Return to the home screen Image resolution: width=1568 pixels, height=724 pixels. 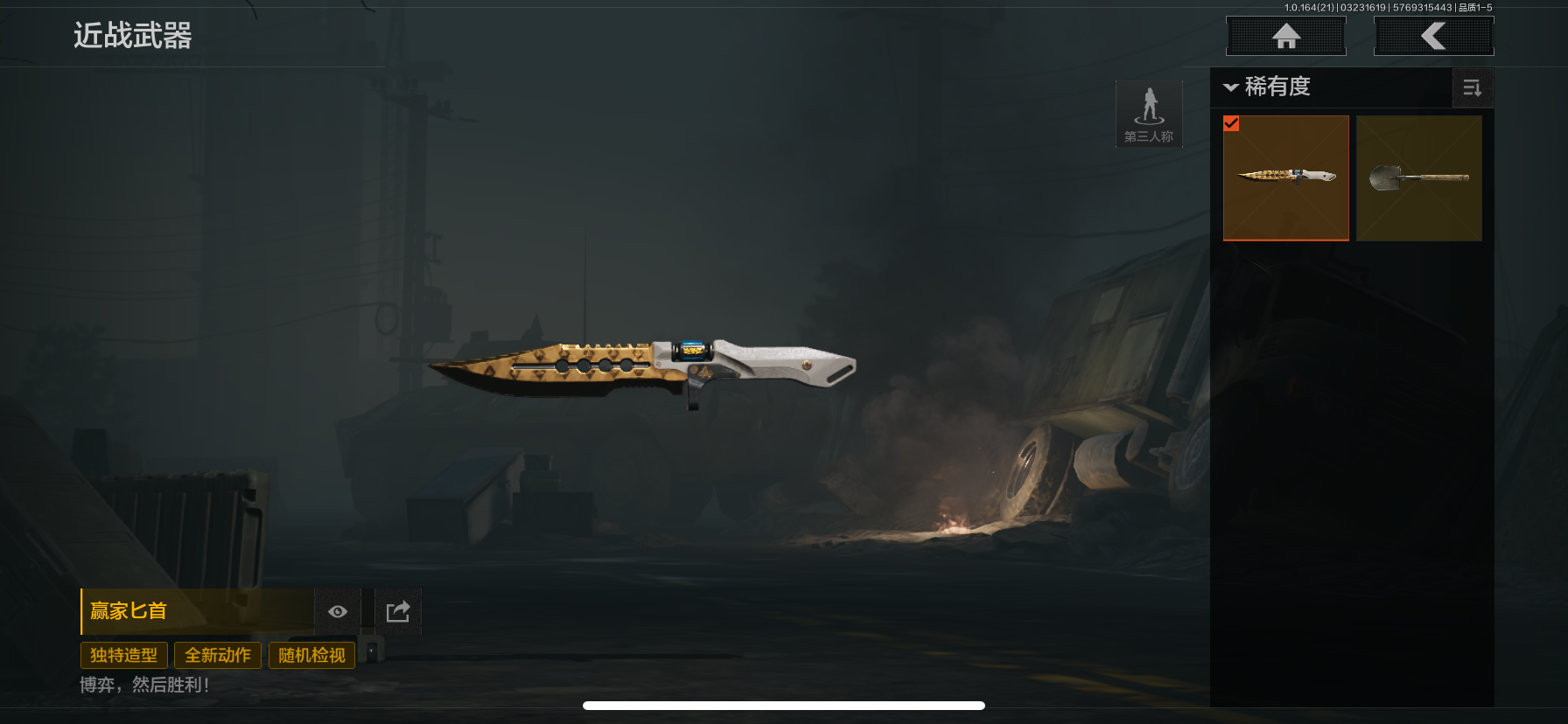(x=1285, y=37)
